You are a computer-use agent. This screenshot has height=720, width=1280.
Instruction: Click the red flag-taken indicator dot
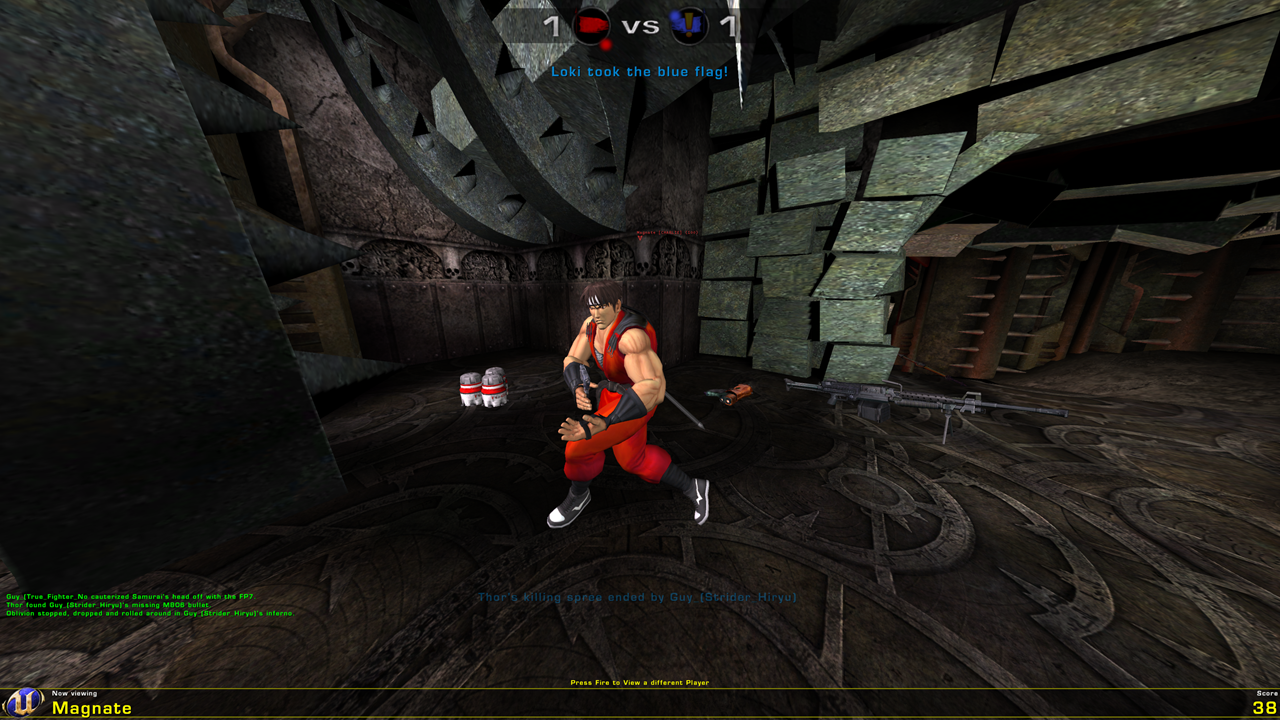pyautogui.click(x=606, y=44)
